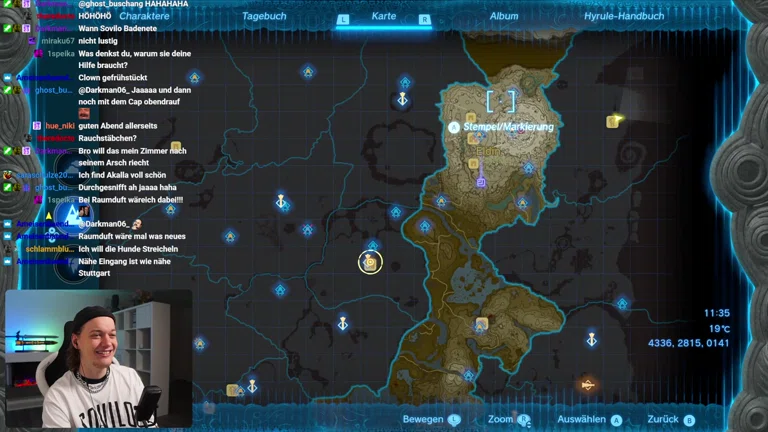Open the Album tab
Image resolution: width=768 pixels, height=432 pixels.
[x=504, y=16]
